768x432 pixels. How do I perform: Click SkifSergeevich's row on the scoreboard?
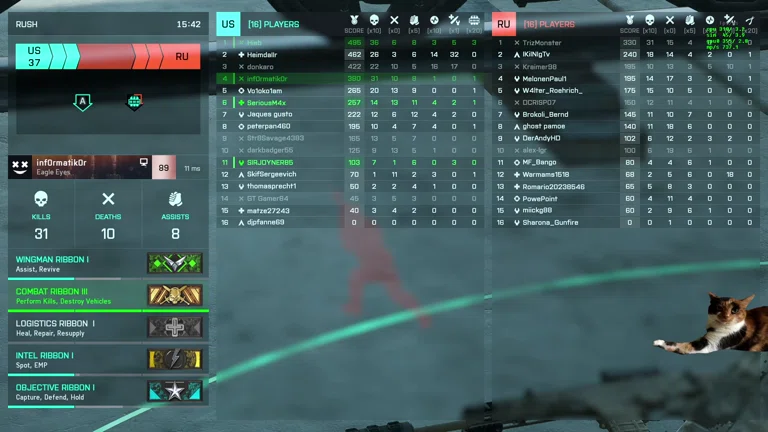[x=271, y=174]
